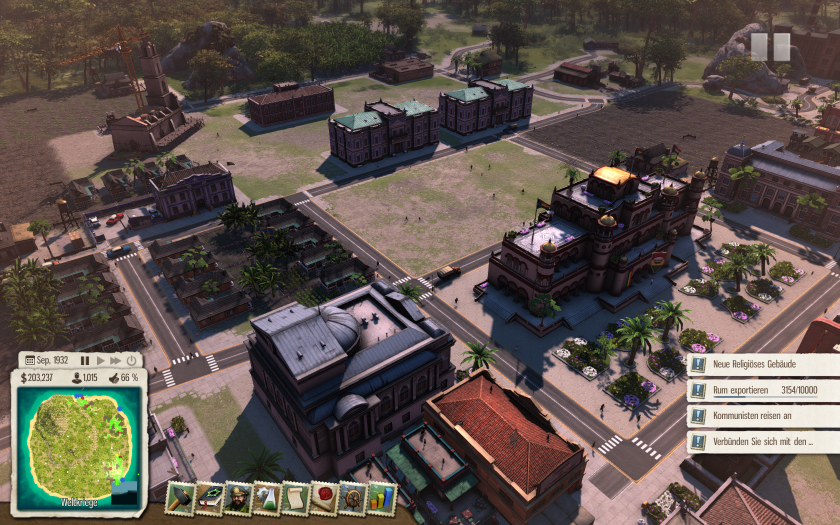This screenshot has width=840, height=525.
Task: Select the 'Rum exportieren' objective
Action: click(x=764, y=391)
